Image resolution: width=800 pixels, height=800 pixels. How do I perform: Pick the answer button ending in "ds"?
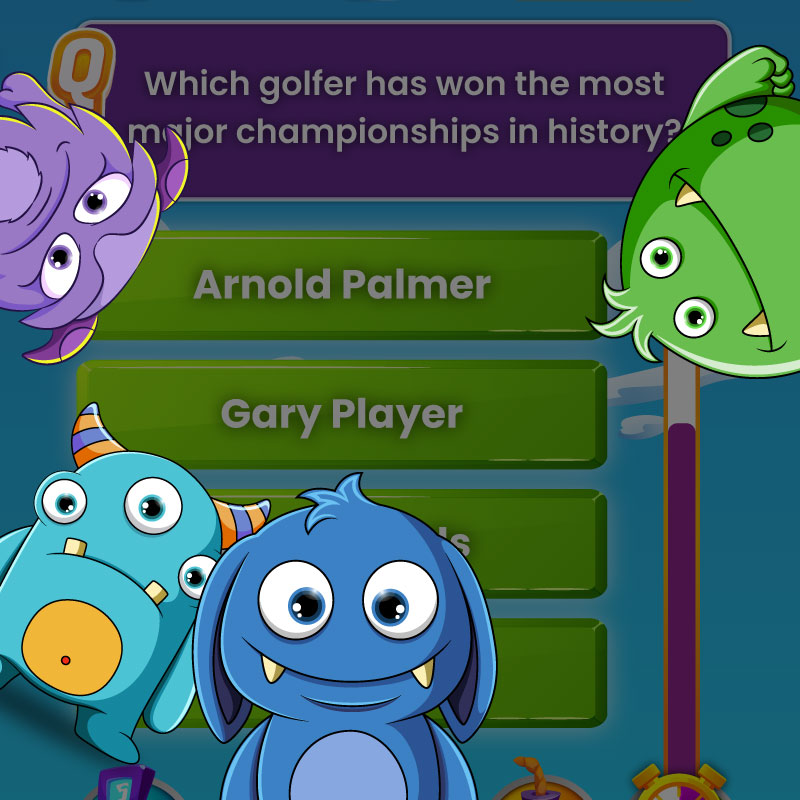pyautogui.click(x=540, y=543)
